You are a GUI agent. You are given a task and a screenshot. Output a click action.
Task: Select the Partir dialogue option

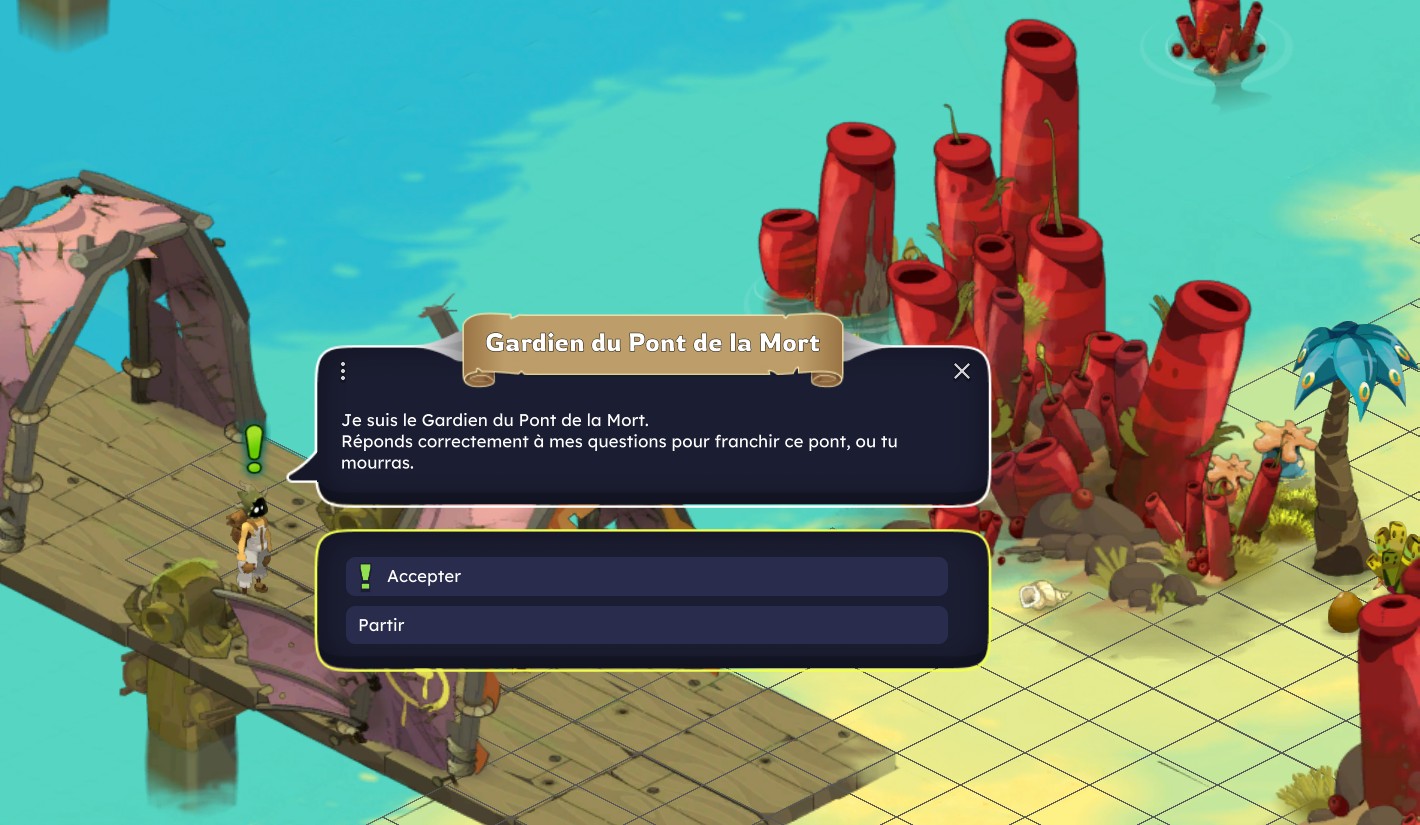coord(646,625)
